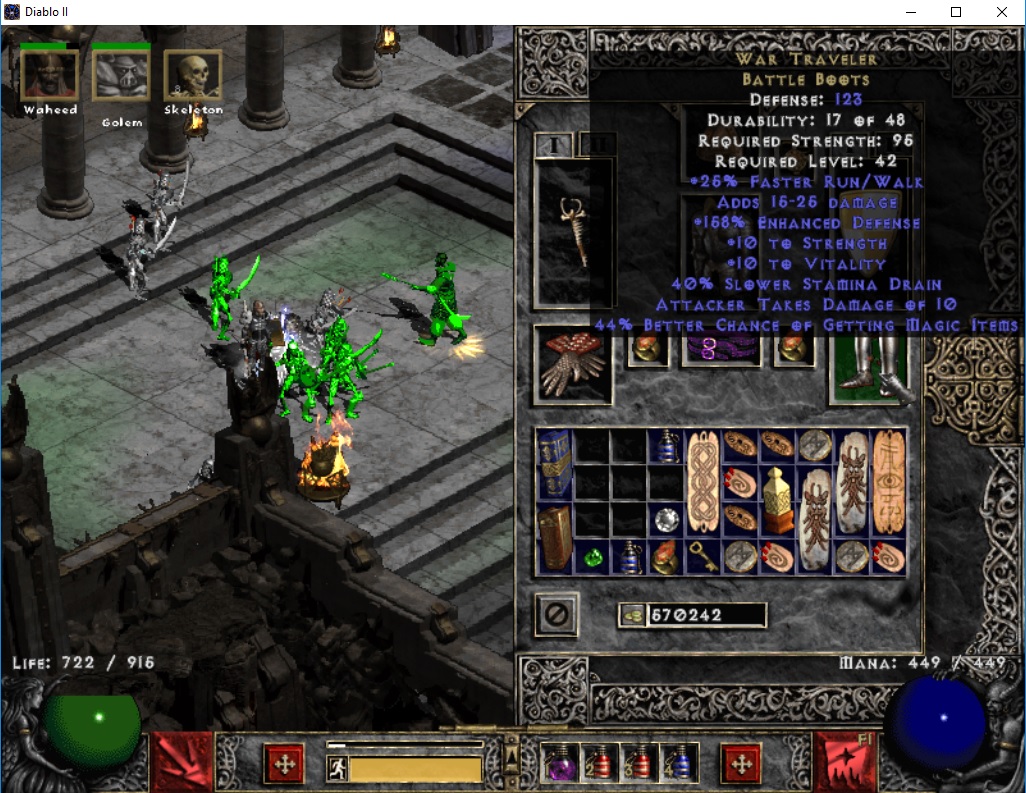Screen dimensions: 1026x793
Task: Pick up the green emerald gem
Action: click(x=593, y=557)
